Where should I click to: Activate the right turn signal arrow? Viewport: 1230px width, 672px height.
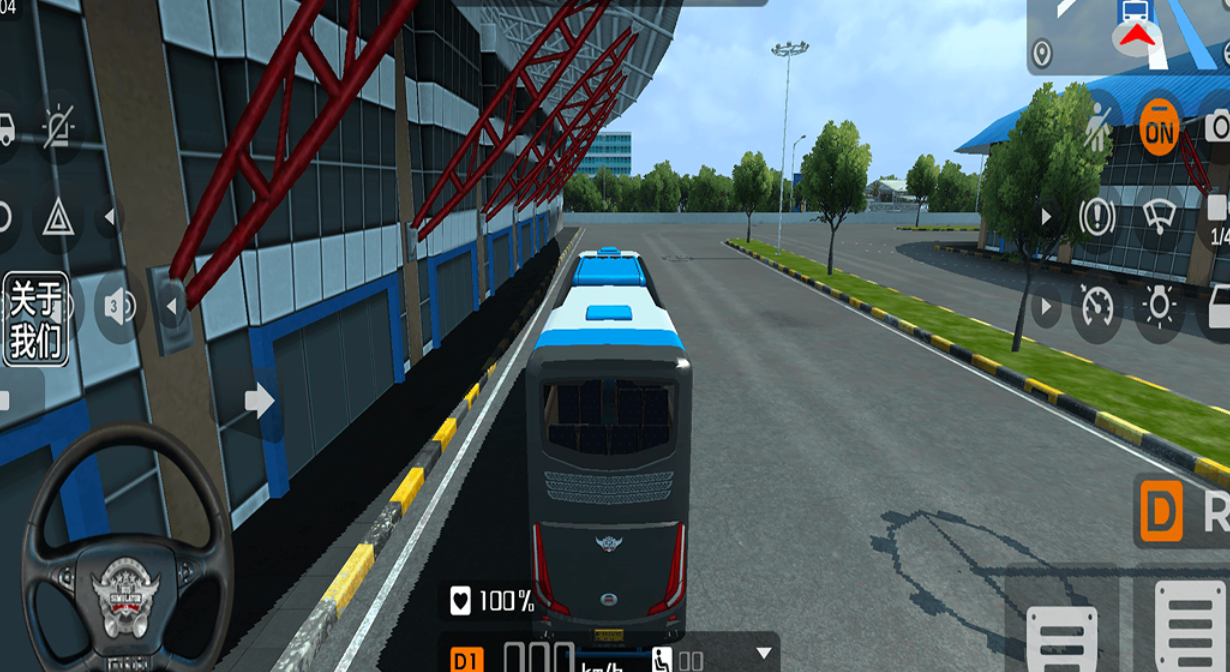click(x=260, y=401)
